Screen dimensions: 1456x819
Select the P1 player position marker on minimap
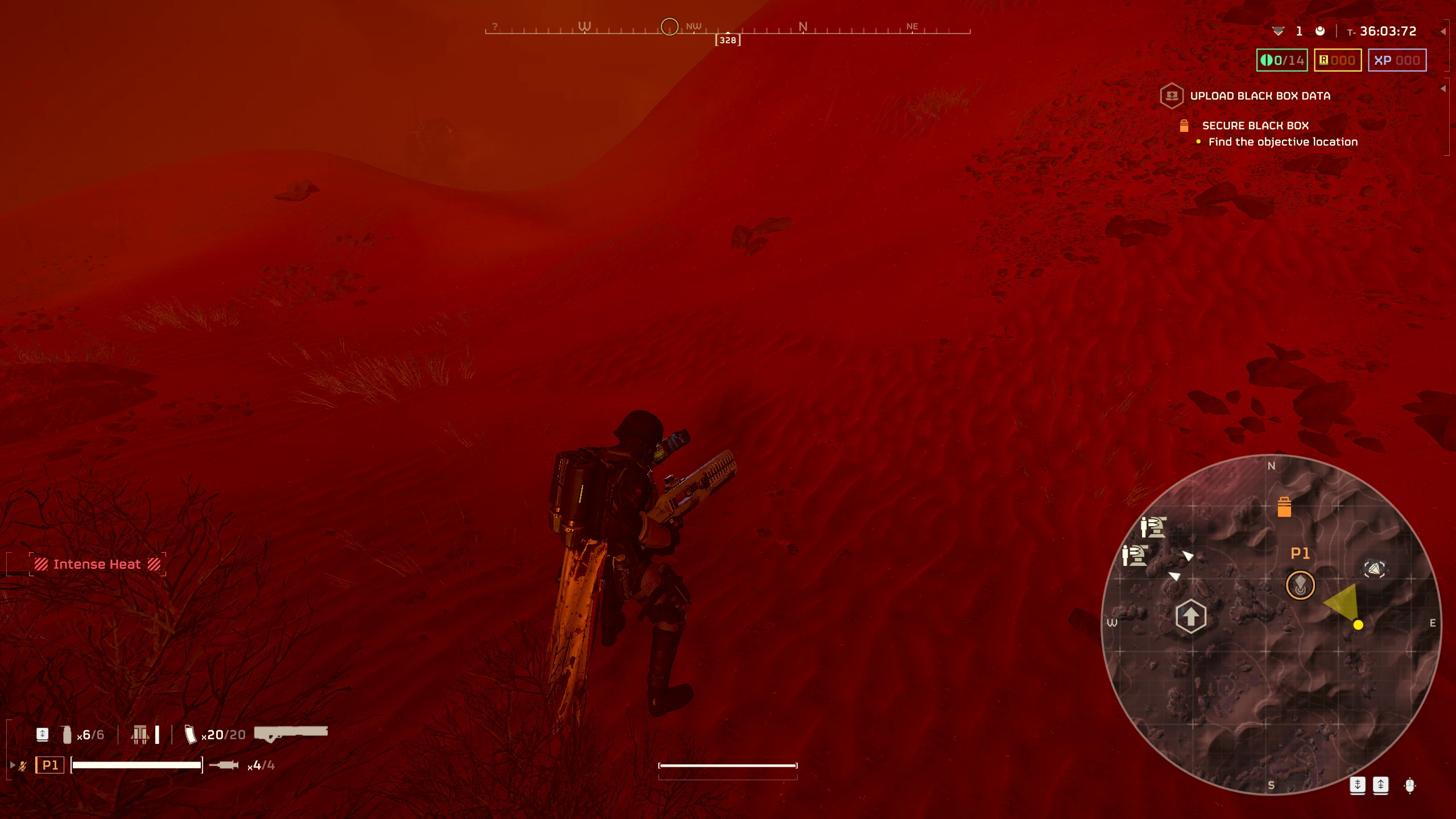point(1300,585)
